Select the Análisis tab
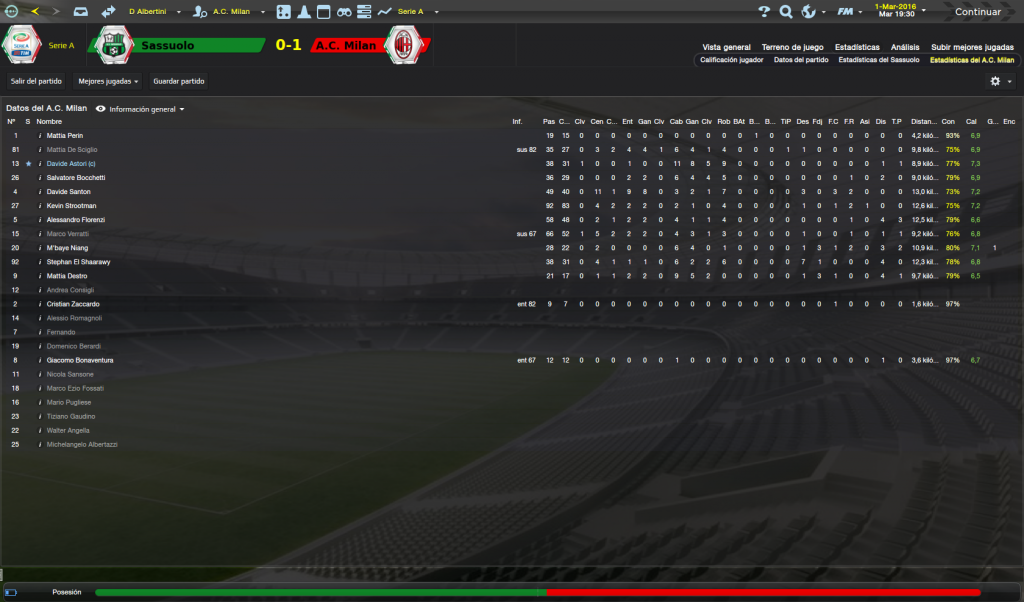This screenshot has height=602, width=1024. (x=905, y=47)
